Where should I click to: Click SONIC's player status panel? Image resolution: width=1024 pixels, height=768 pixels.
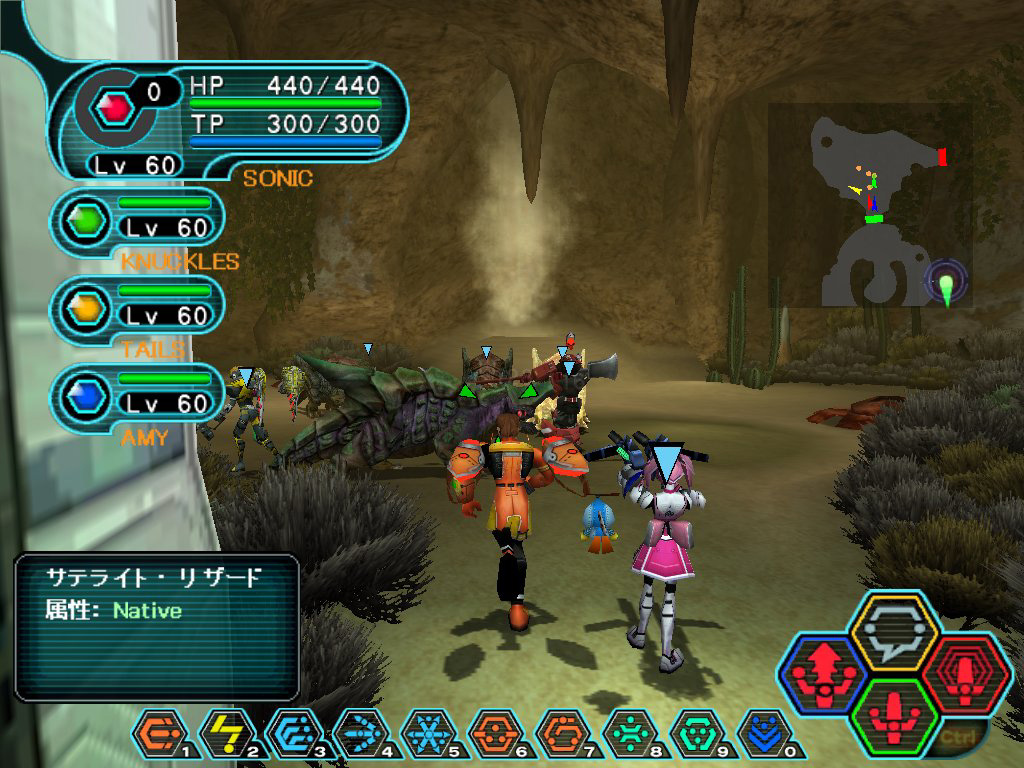click(232, 120)
